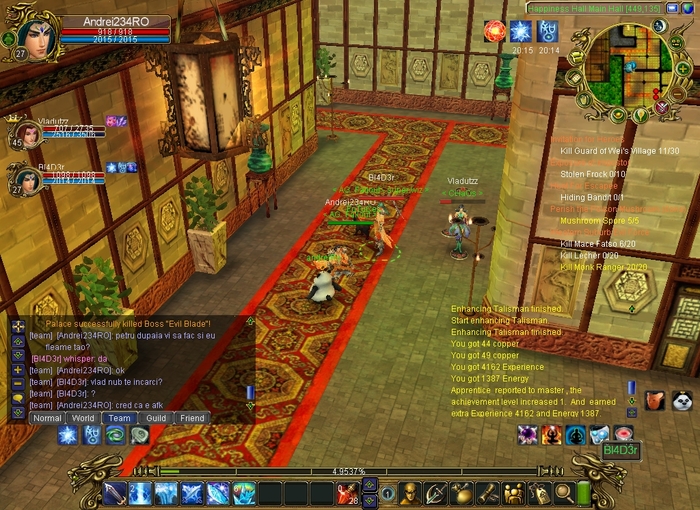
Task: Show the Friend chat tab
Action: [x=192, y=418]
